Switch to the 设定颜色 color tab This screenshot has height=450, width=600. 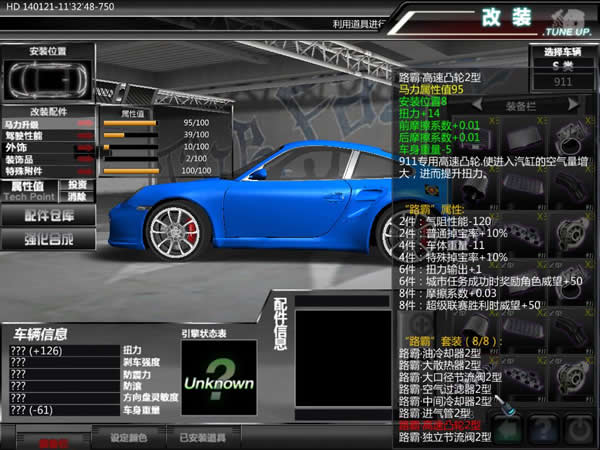[x=128, y=438]
